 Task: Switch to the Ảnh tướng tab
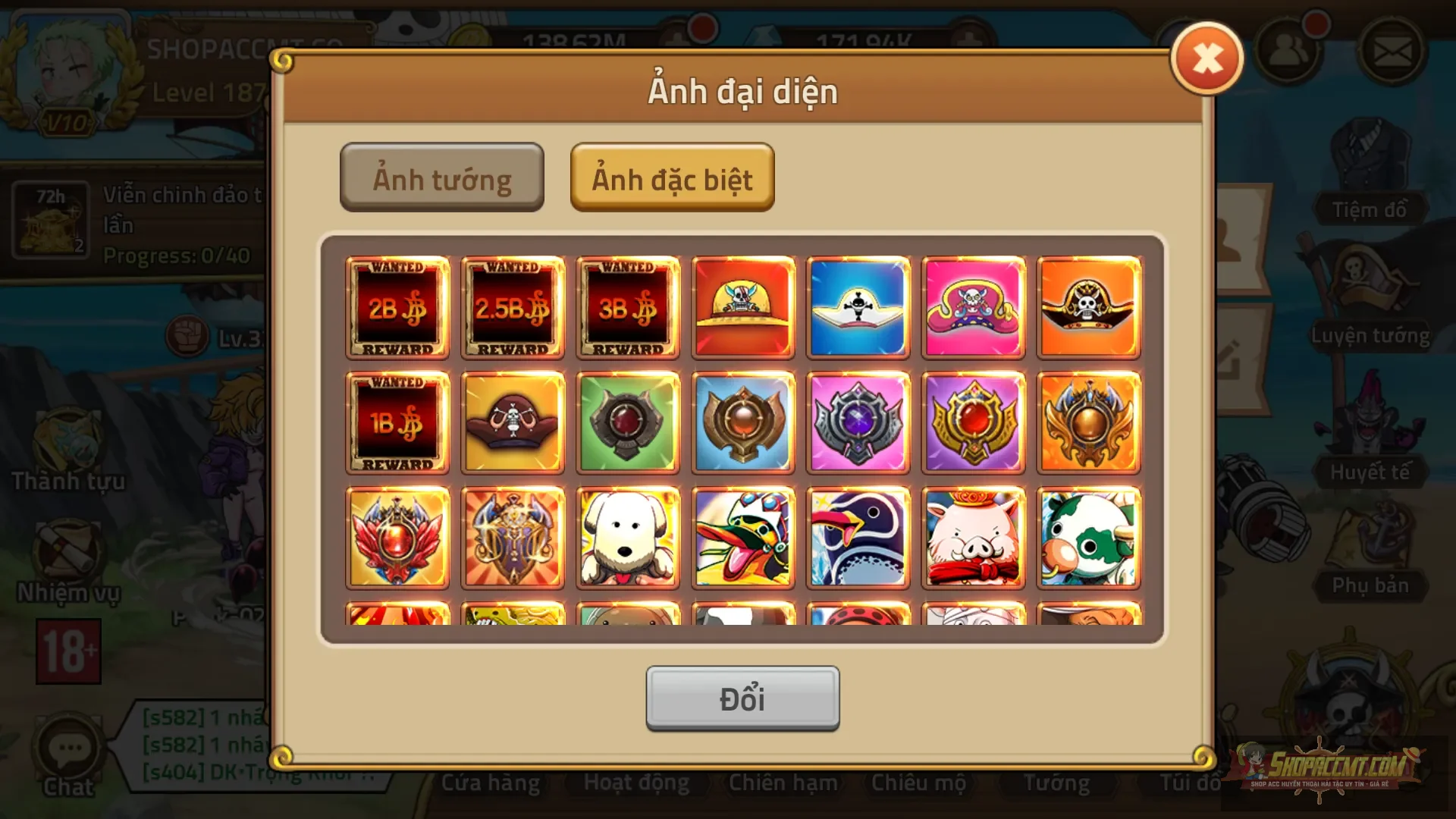[x=442, y=177]
